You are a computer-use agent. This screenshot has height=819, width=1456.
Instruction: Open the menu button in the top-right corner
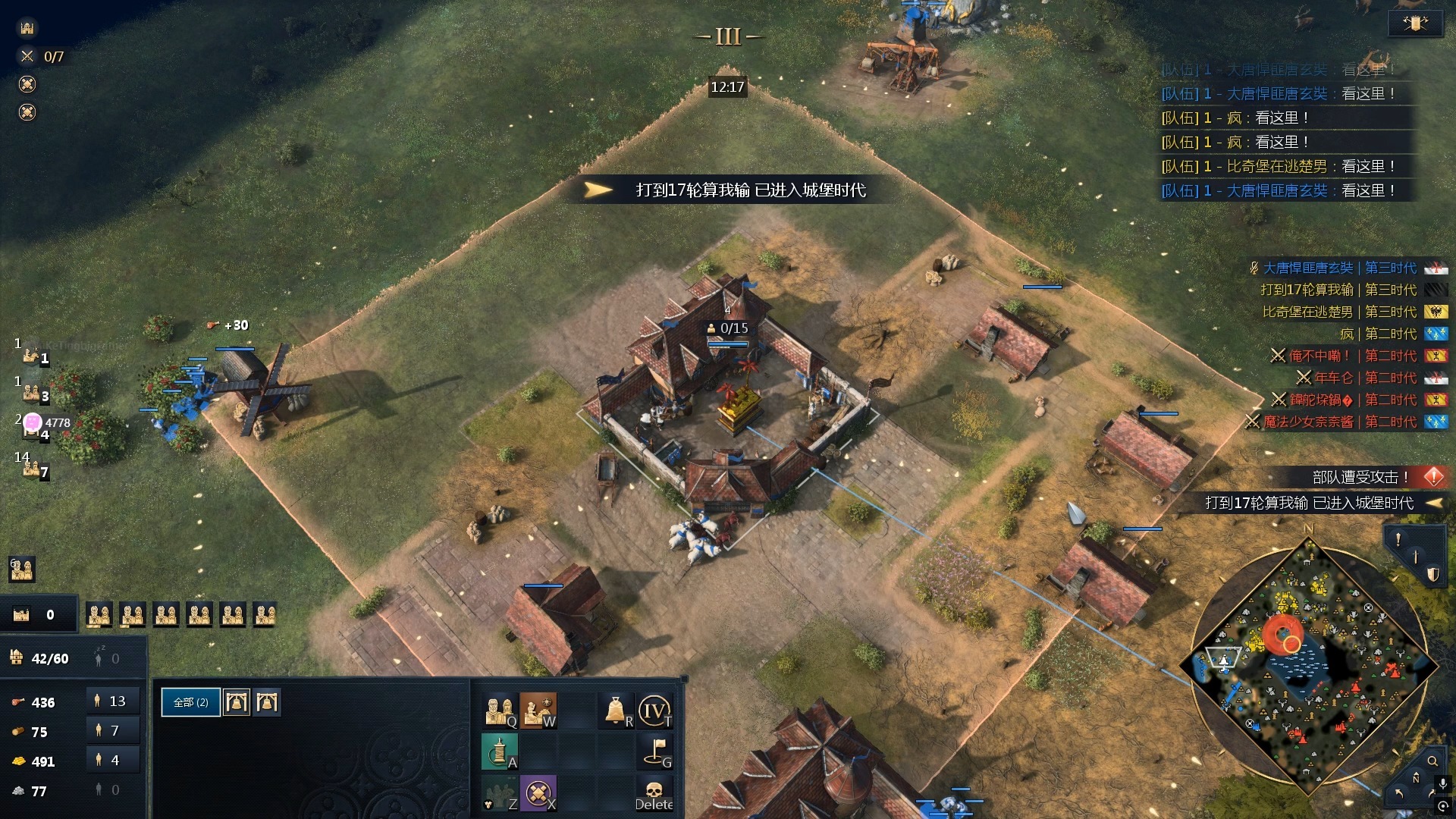coord(1415,24)
